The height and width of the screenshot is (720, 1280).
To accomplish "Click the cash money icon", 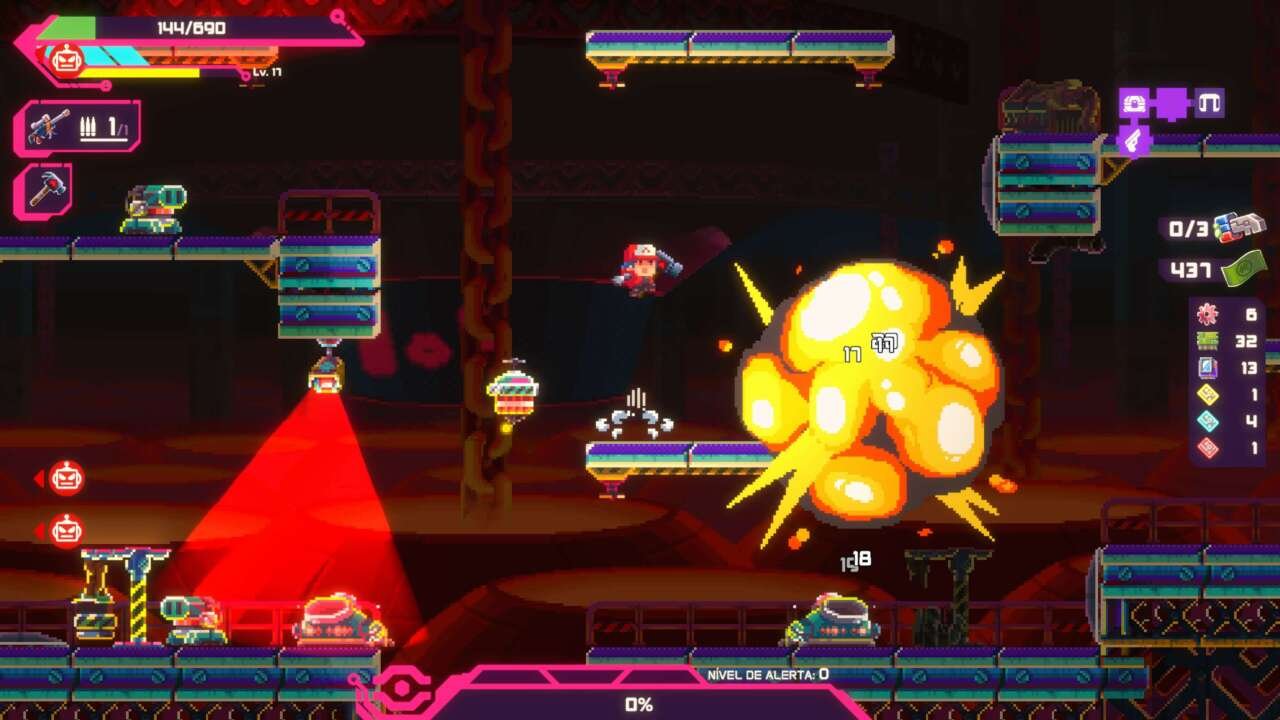I will pyautogui.click(x=1243, y=269).
